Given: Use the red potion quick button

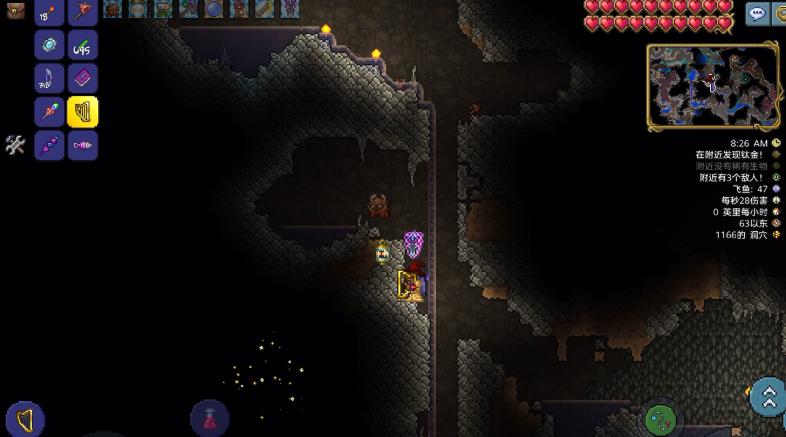Looking at the screenshot, I should 210,418.
